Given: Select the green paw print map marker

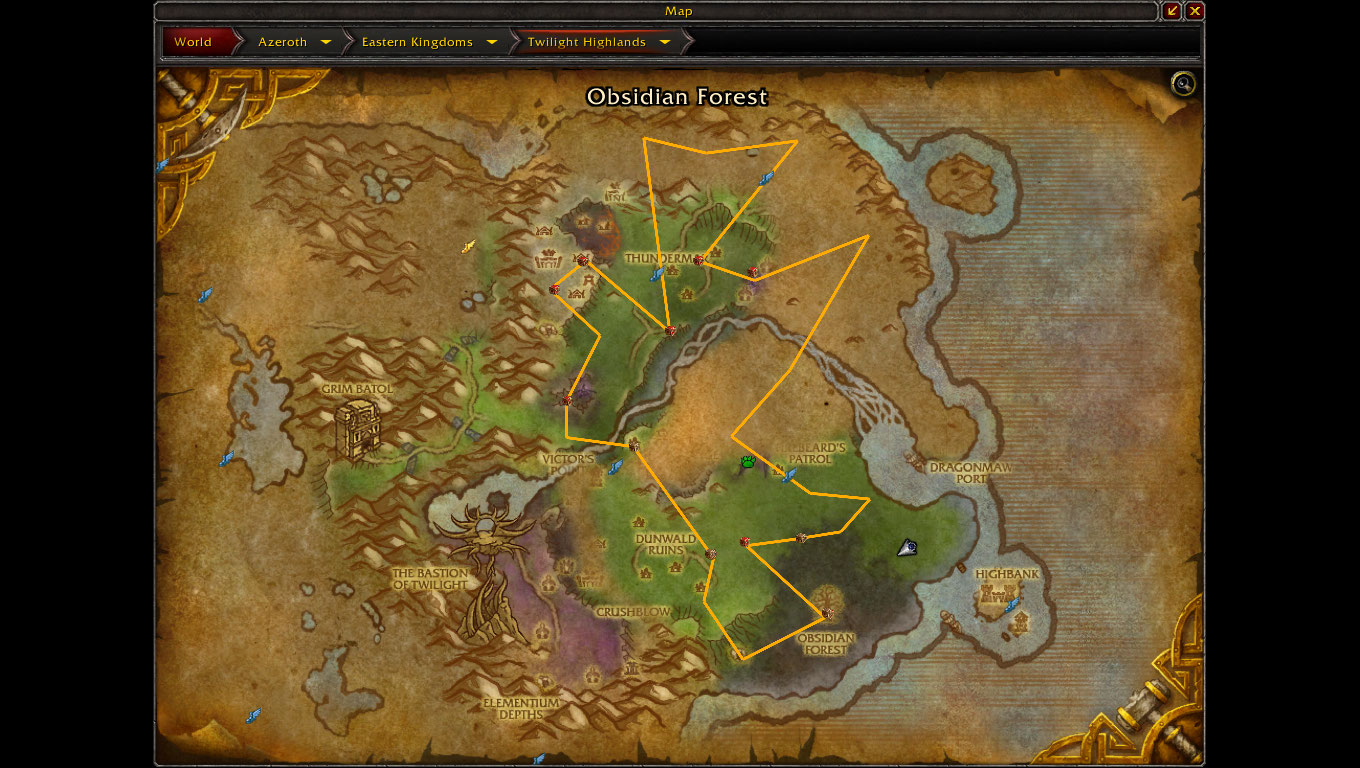Looking at the screenshot, I should coord(748,462).
